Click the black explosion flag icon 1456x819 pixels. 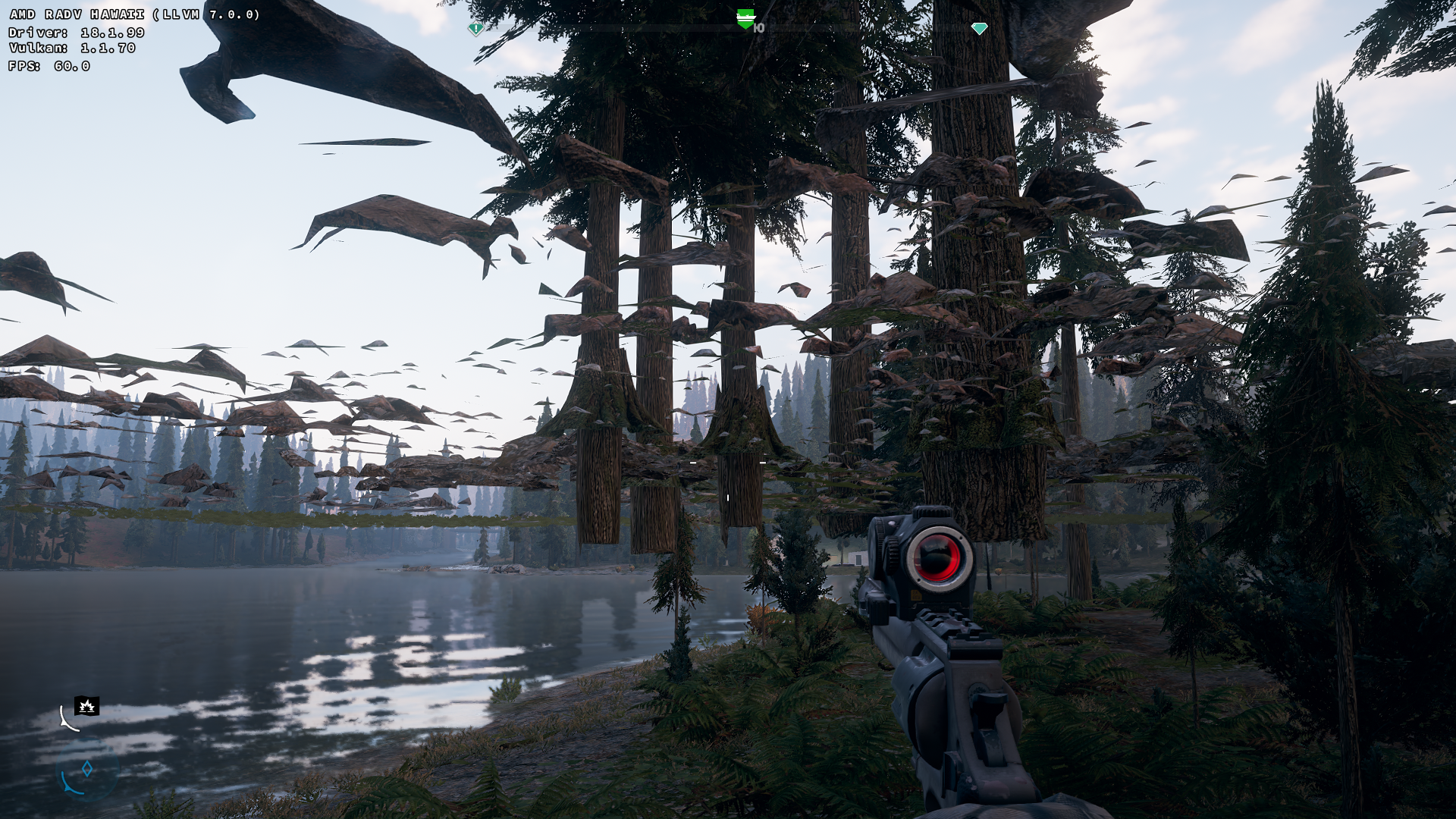click(87, 707)
